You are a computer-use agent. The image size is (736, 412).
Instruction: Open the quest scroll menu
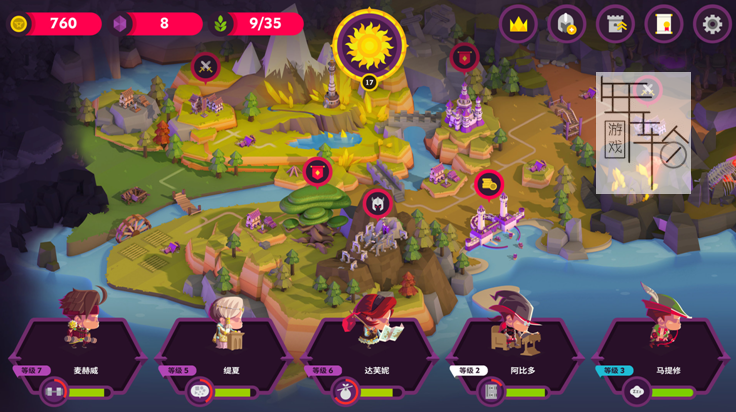(664, 24)
